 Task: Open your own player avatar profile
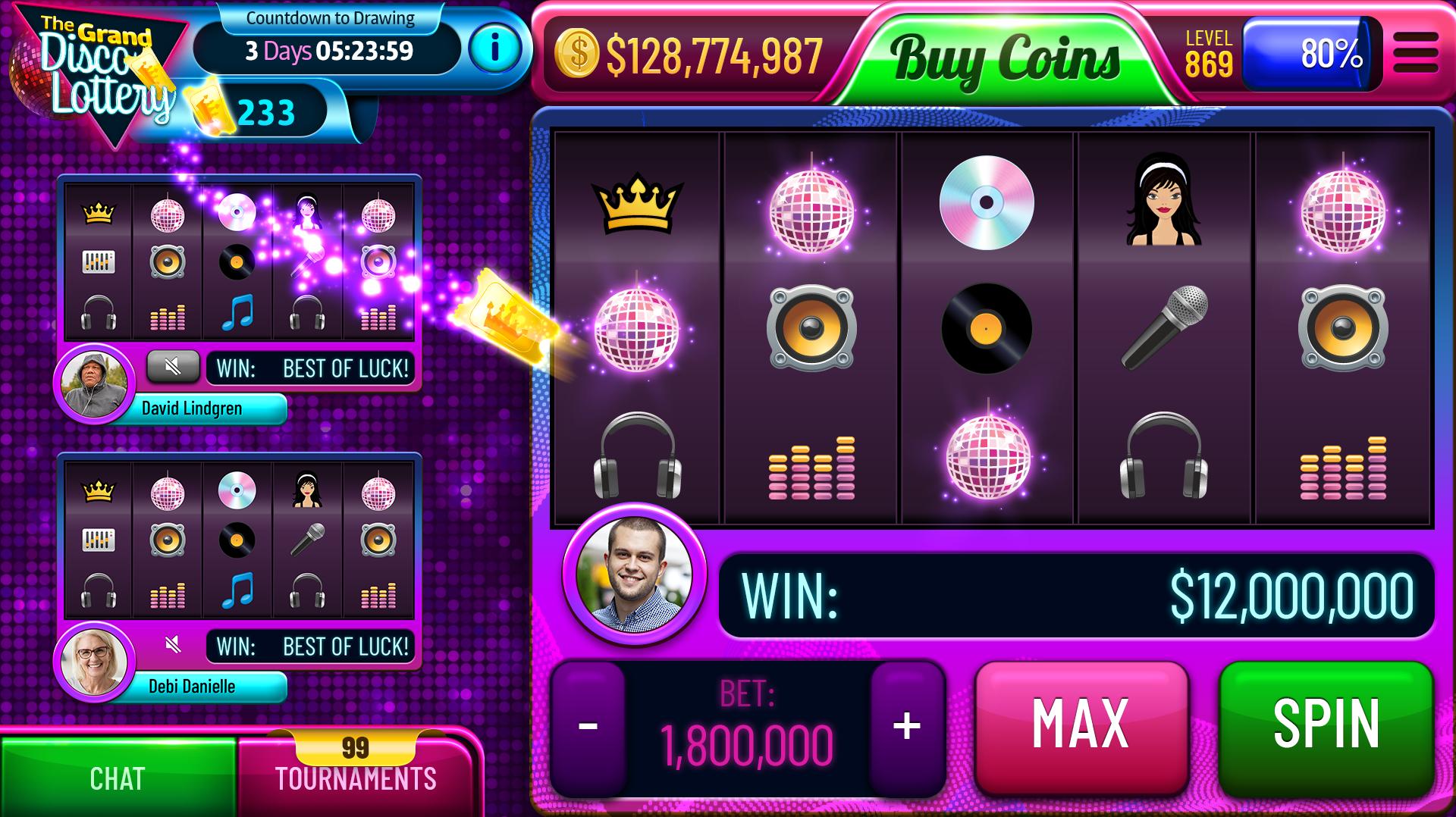tap(634, 574)
